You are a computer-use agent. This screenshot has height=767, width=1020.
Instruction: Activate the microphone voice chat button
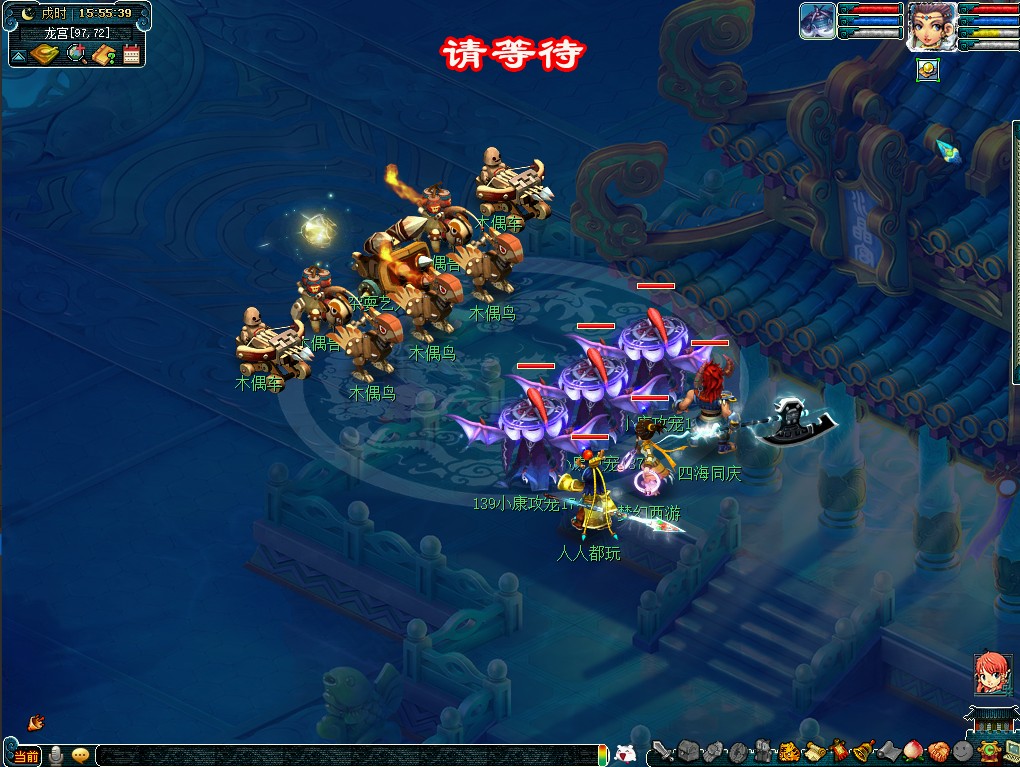pos(56,756)
